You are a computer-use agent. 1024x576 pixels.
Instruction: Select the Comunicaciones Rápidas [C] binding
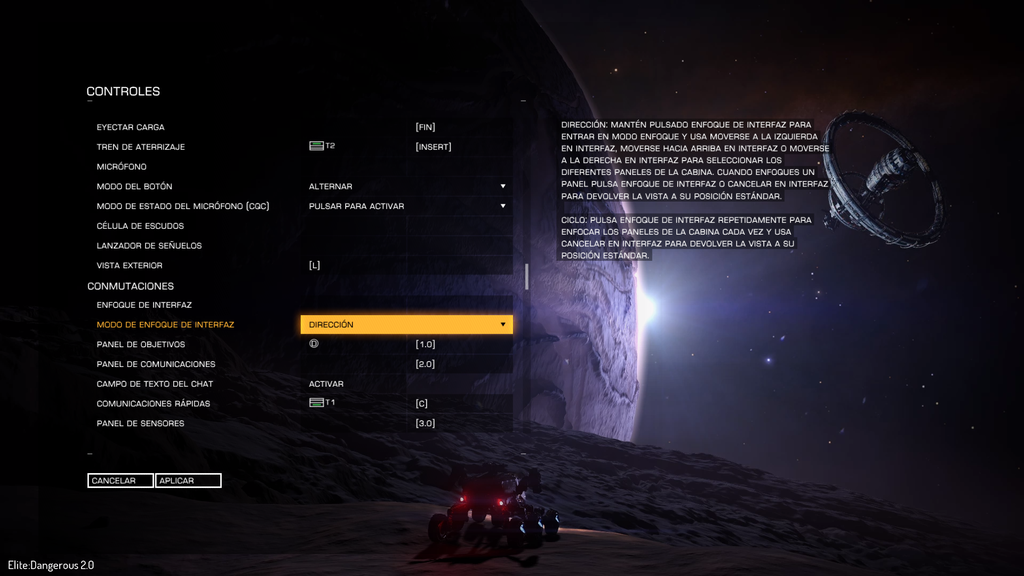click(422, 404)
